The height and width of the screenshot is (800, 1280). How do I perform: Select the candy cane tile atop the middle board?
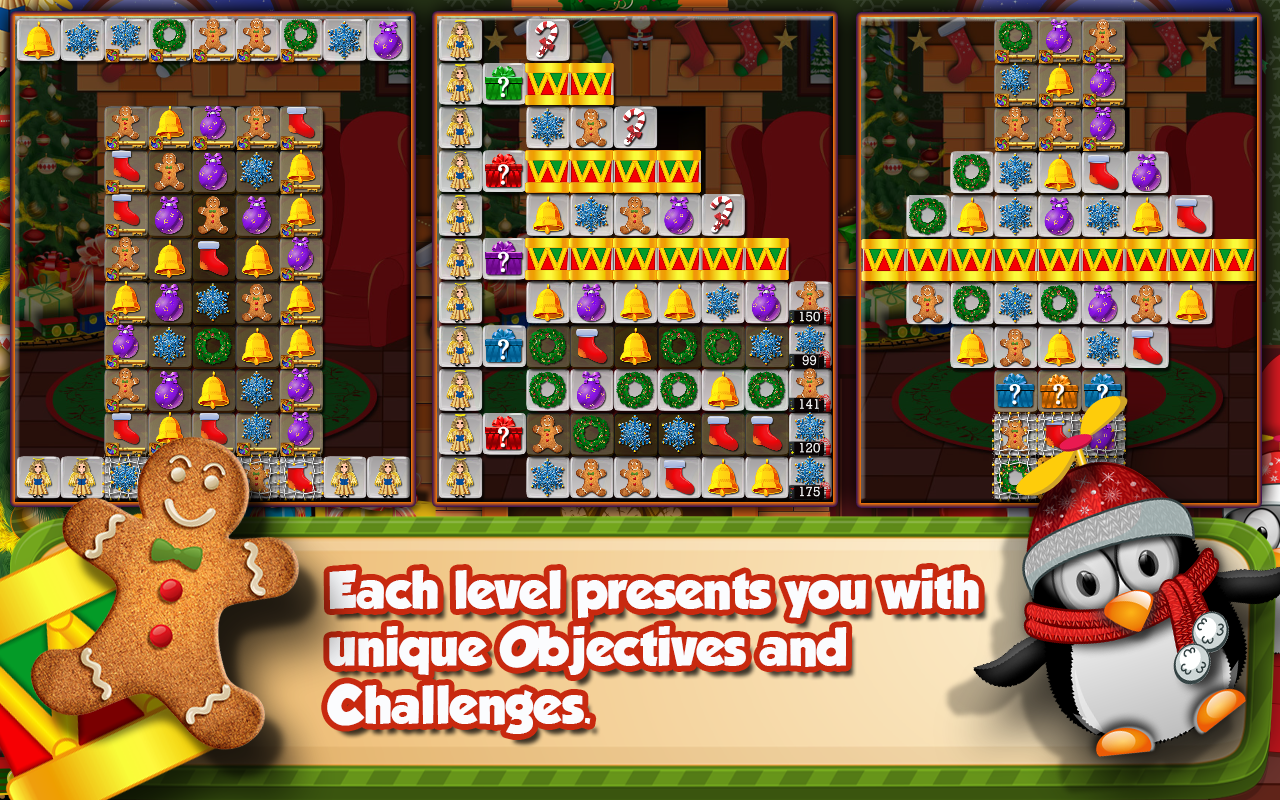(x=544, y=40)
